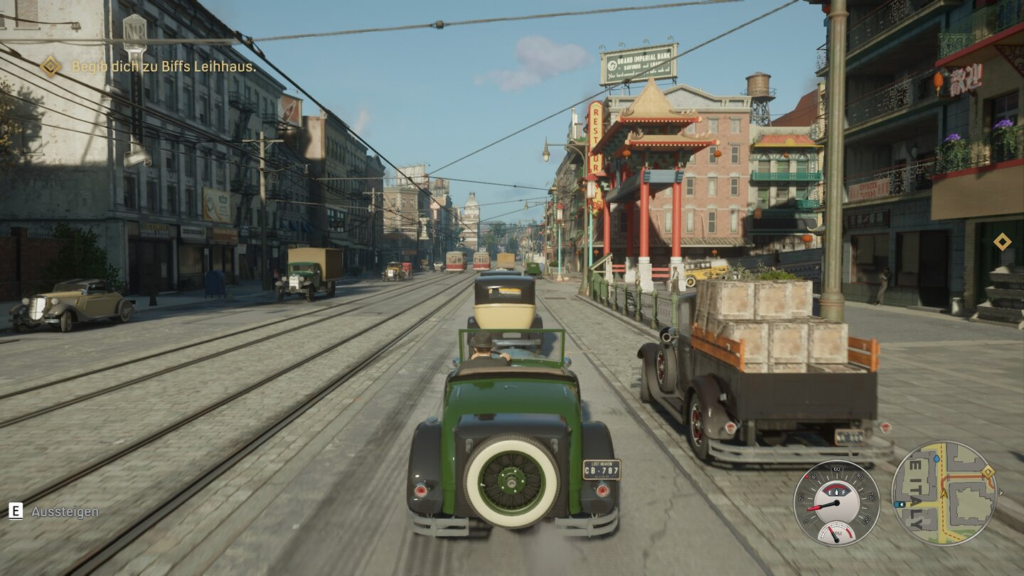Click the Biffs Leihhaus objective tracker
The image size is (1024, 576).
(150, 67)
